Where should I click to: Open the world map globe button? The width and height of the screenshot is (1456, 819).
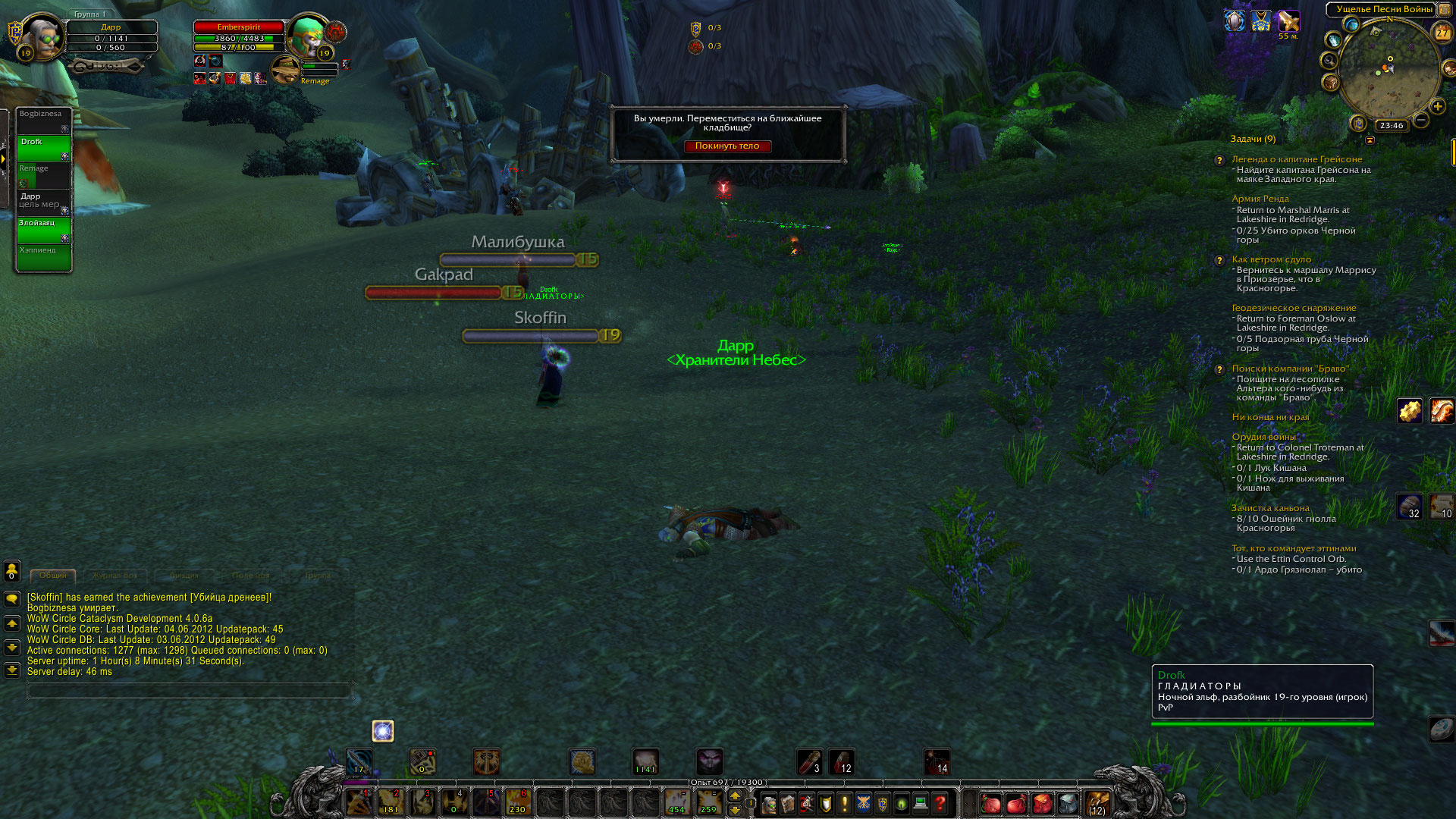[1351, 24]
